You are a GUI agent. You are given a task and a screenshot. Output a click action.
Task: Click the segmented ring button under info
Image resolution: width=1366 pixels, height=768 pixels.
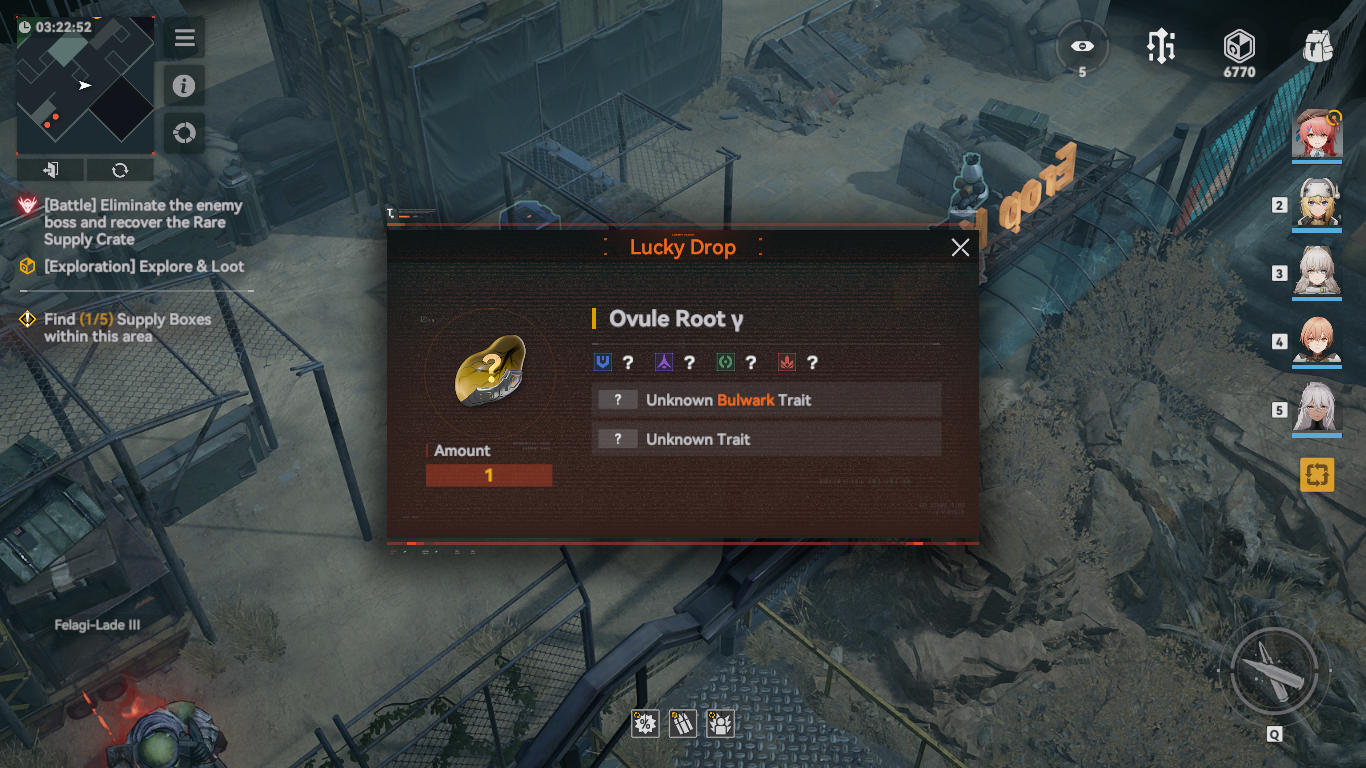point(184,133)
